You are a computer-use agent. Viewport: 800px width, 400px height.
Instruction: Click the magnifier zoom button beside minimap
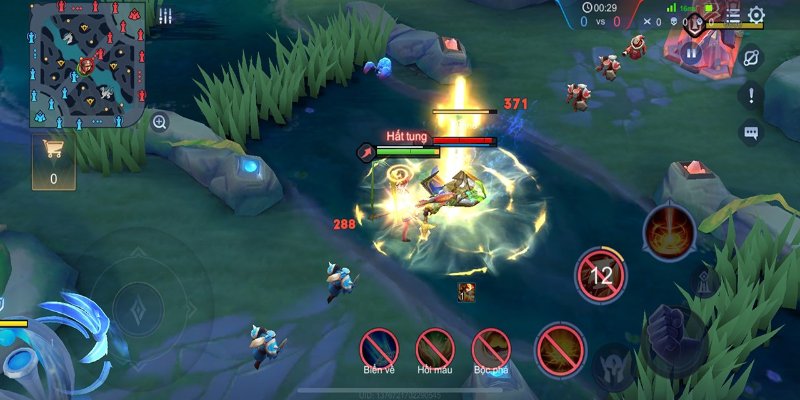click(x=159, y=122)
